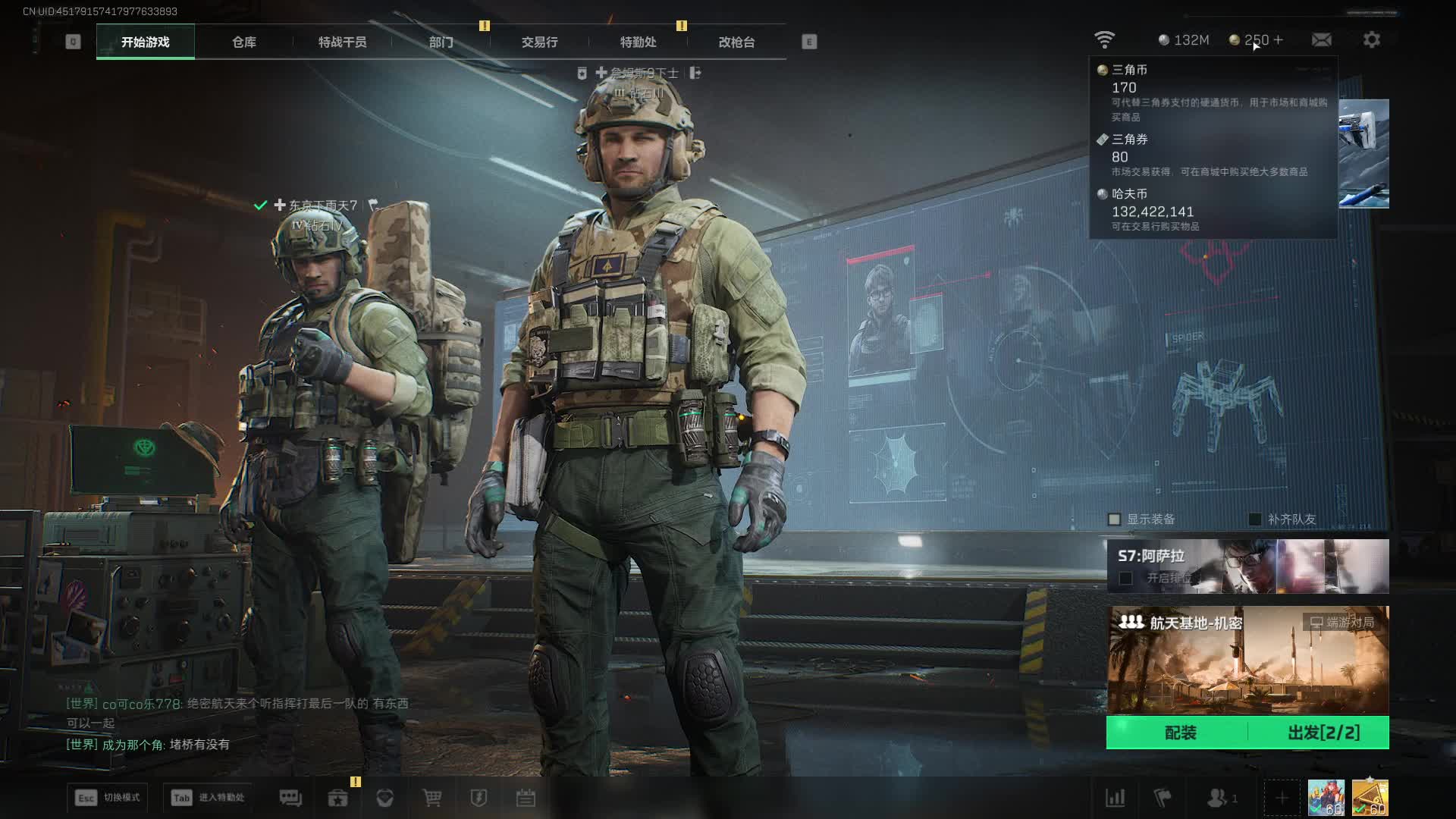The height and width of the screenshot is (819, 1456).
Task: Open the calendar icon in bottom bar
Action: (x=526, y=798)
